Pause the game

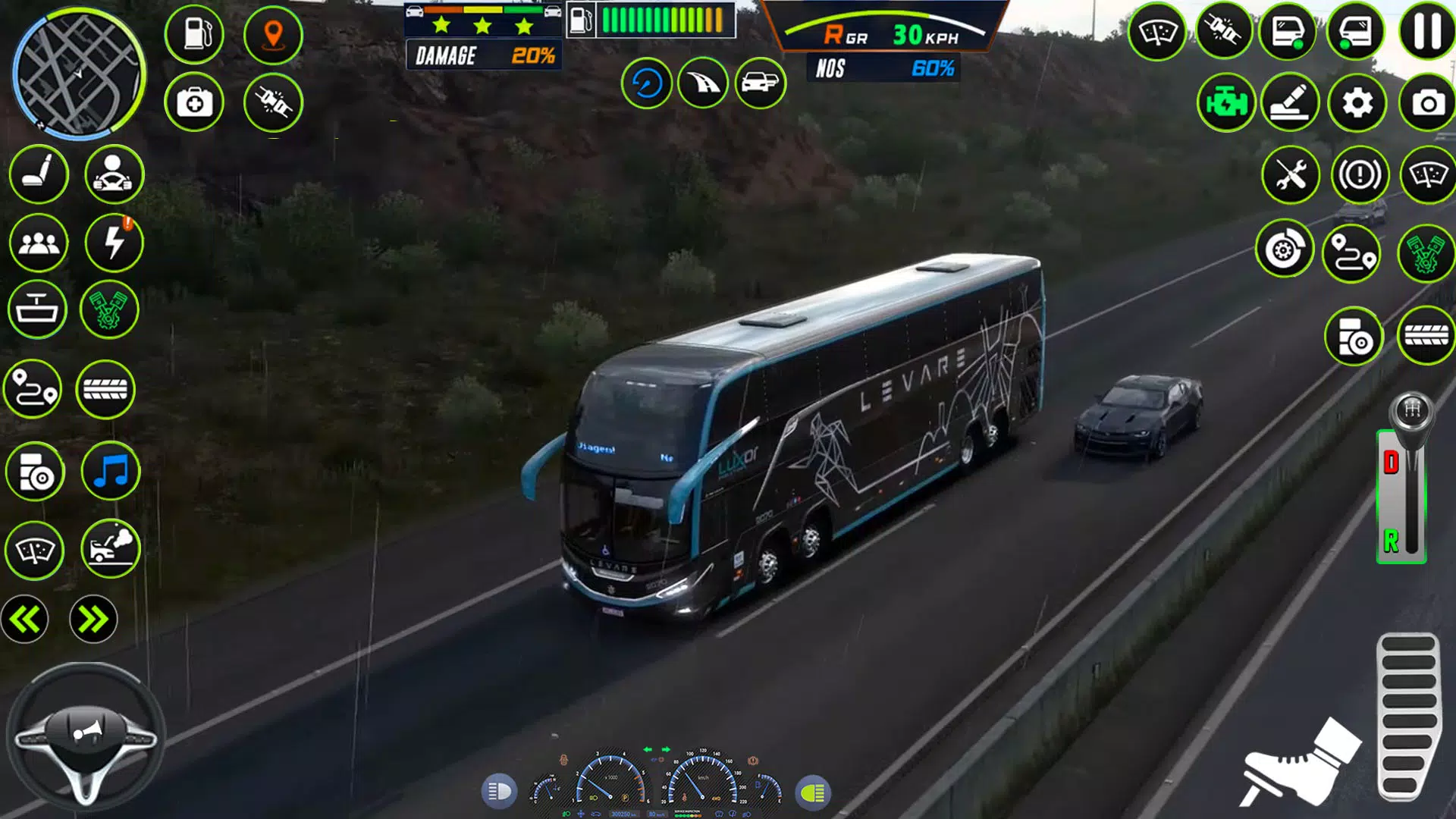[1426, 32]
